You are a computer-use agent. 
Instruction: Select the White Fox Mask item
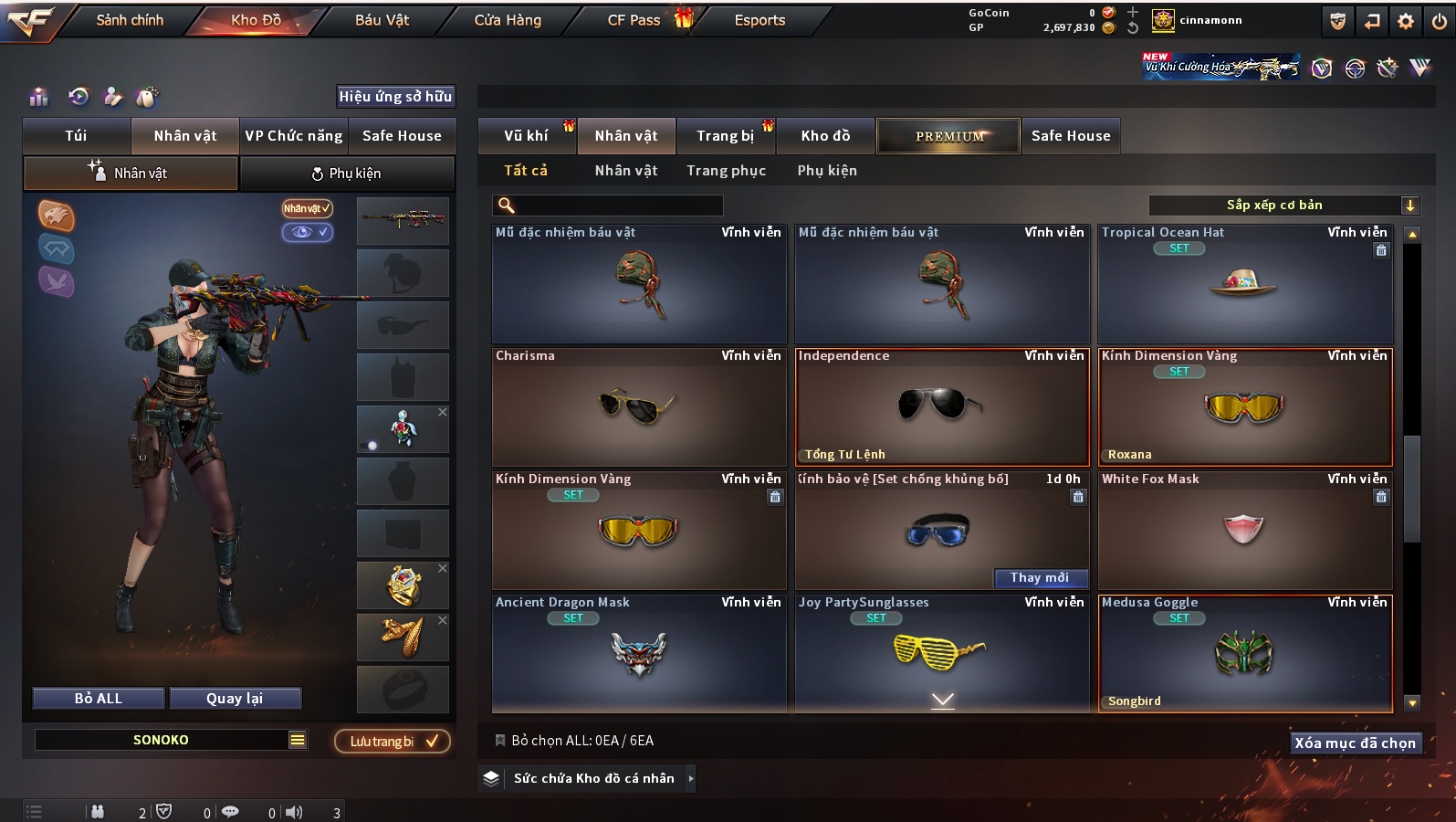tap(1244, 532)
